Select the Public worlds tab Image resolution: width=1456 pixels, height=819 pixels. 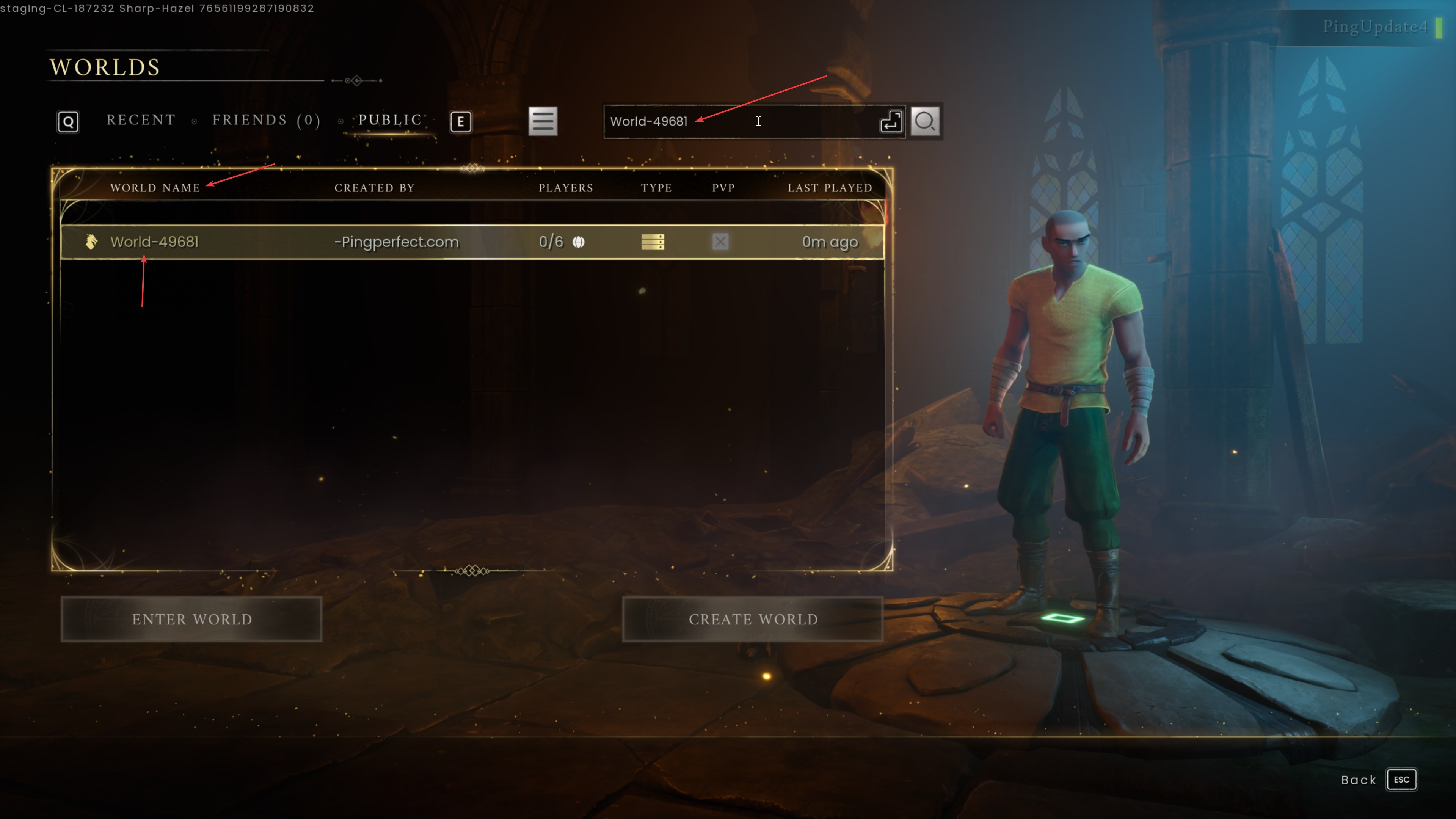click(390, 121)
